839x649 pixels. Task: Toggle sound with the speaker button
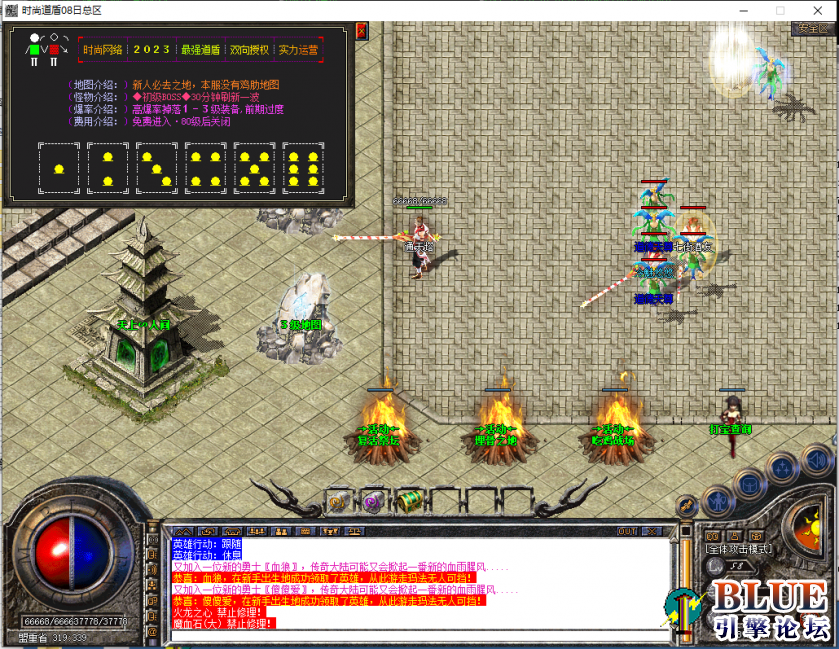[x=817, y=460]
